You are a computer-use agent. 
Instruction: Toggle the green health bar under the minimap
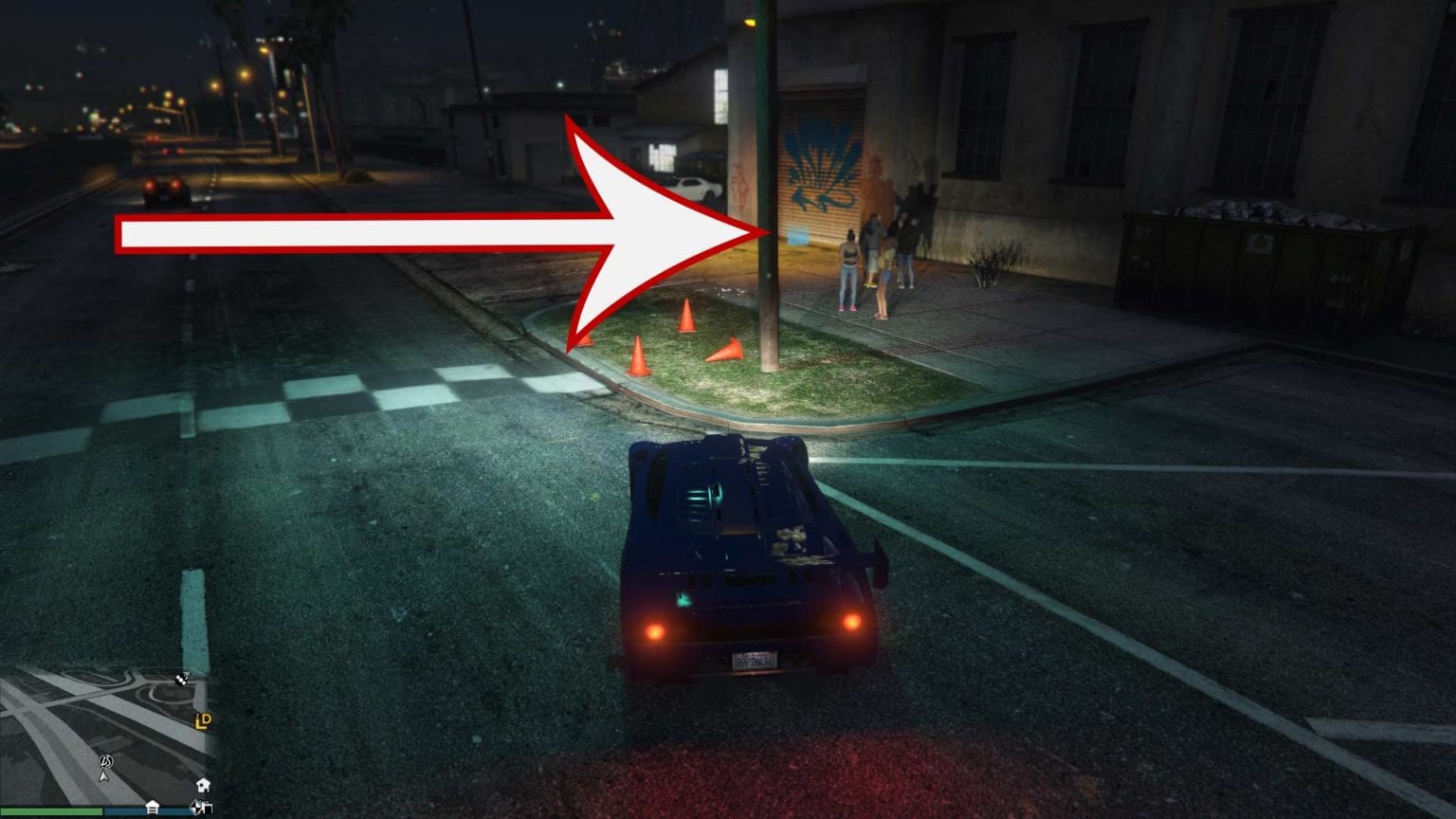[x=51, y=810]
